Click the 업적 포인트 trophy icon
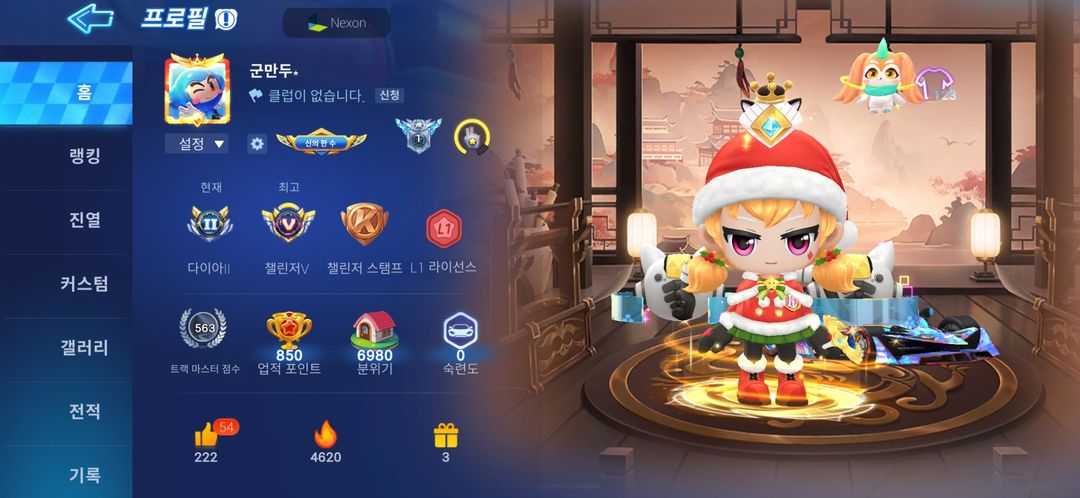The image size is (1080, 498). [288, 328]
